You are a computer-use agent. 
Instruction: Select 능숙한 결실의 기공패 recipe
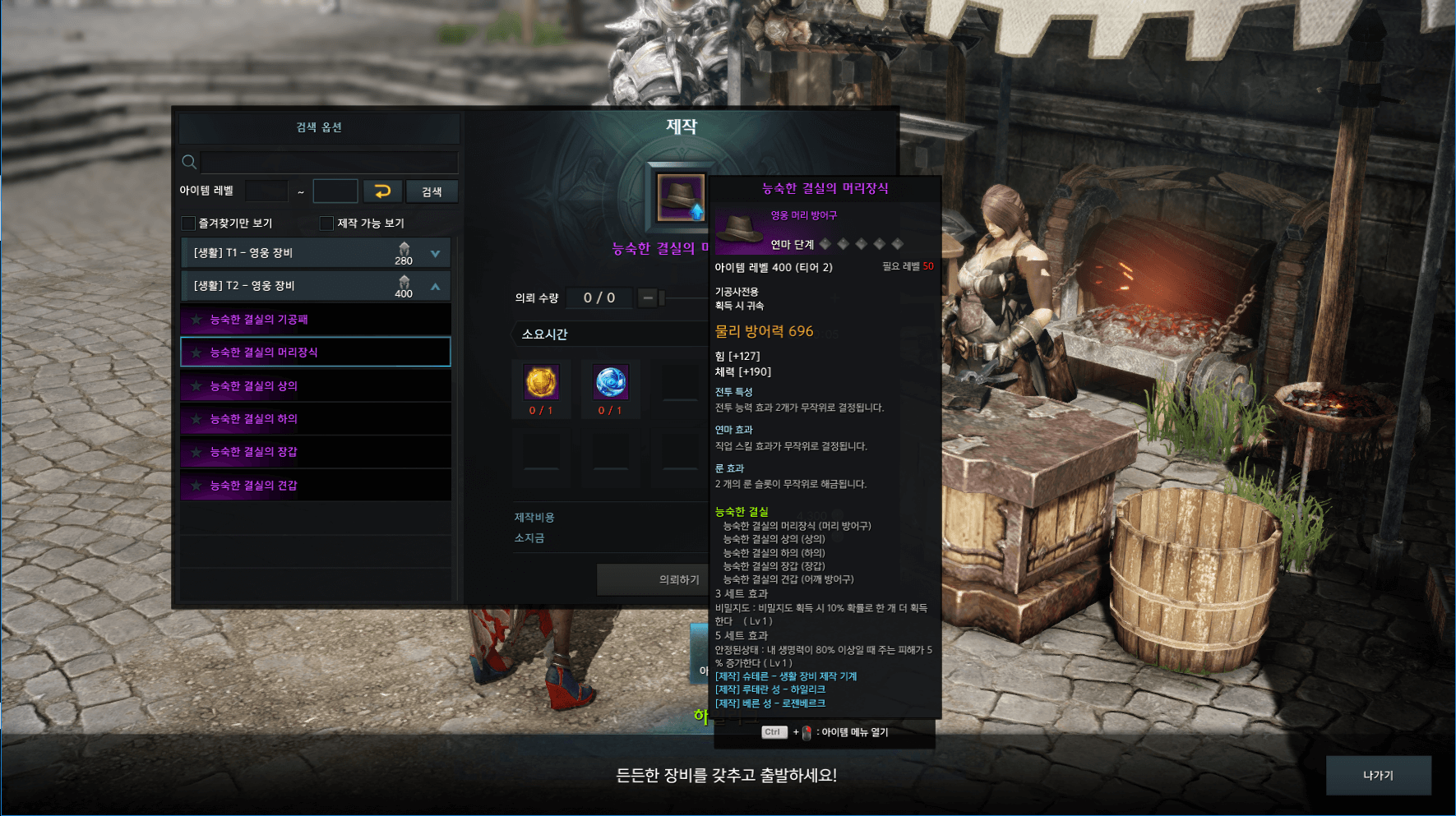coord(316,320)
